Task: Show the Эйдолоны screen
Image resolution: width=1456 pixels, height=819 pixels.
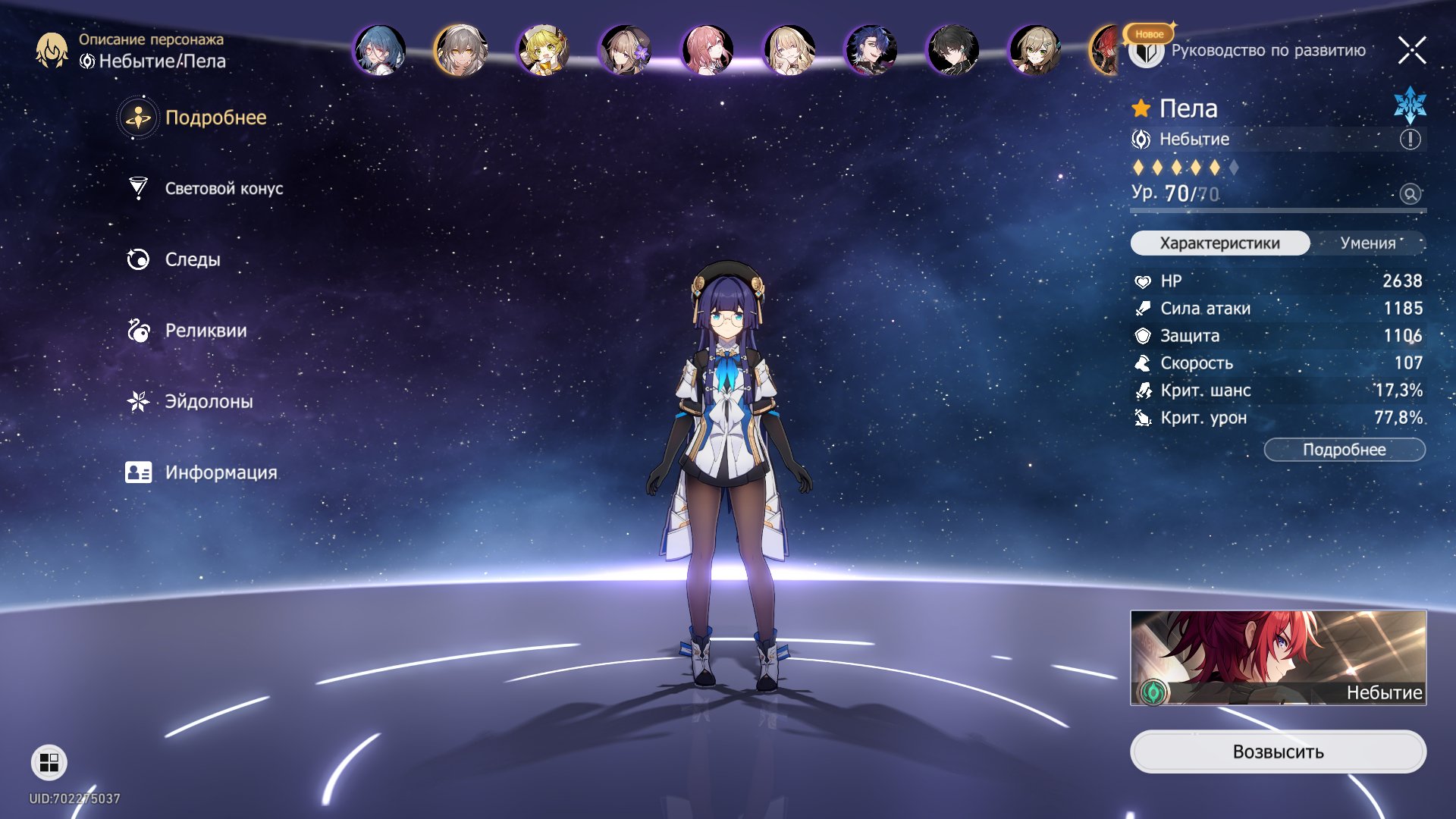Action: point(209,401)
